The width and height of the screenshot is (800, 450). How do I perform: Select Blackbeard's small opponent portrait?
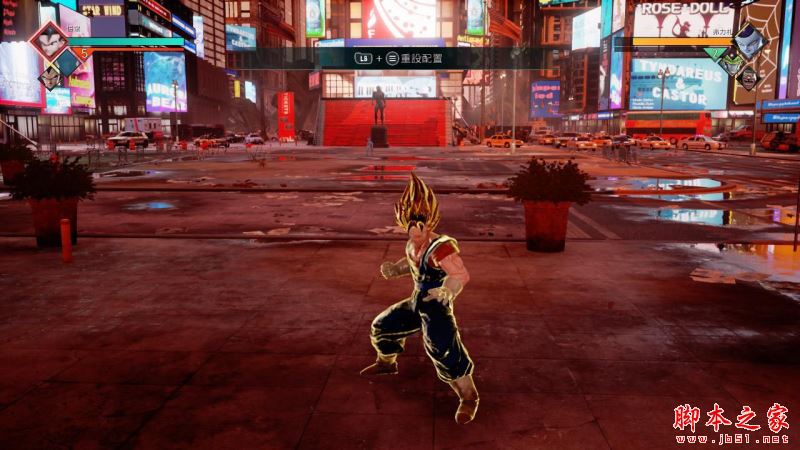(x=750, y=76)
